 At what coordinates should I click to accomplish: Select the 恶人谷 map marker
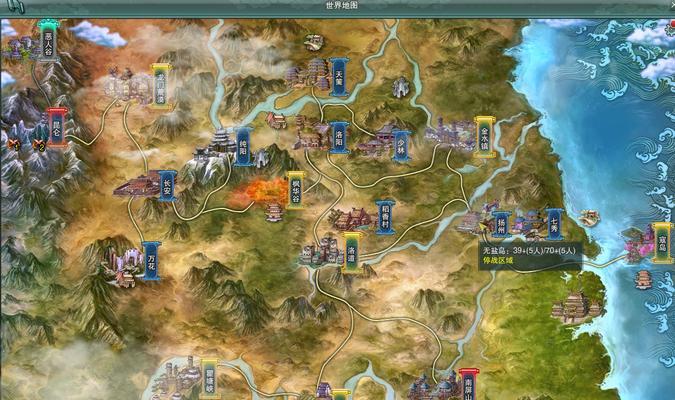pyautogui.click(x=48, y=43)
